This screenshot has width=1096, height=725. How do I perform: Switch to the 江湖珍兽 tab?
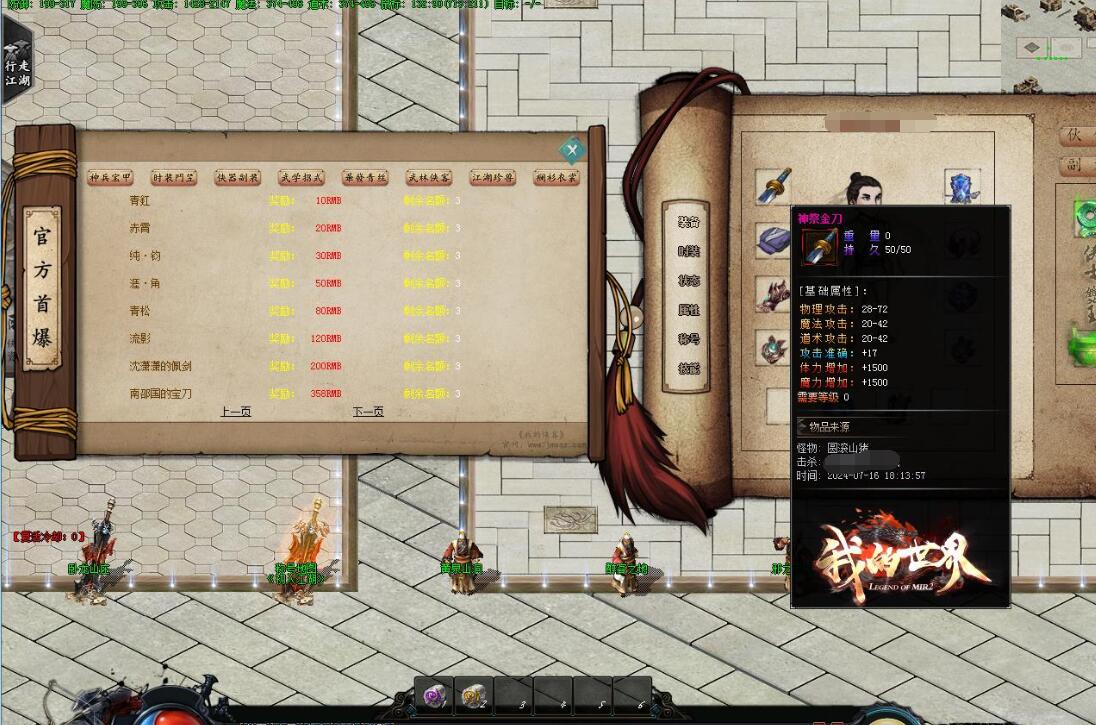(x=493, y=178)
